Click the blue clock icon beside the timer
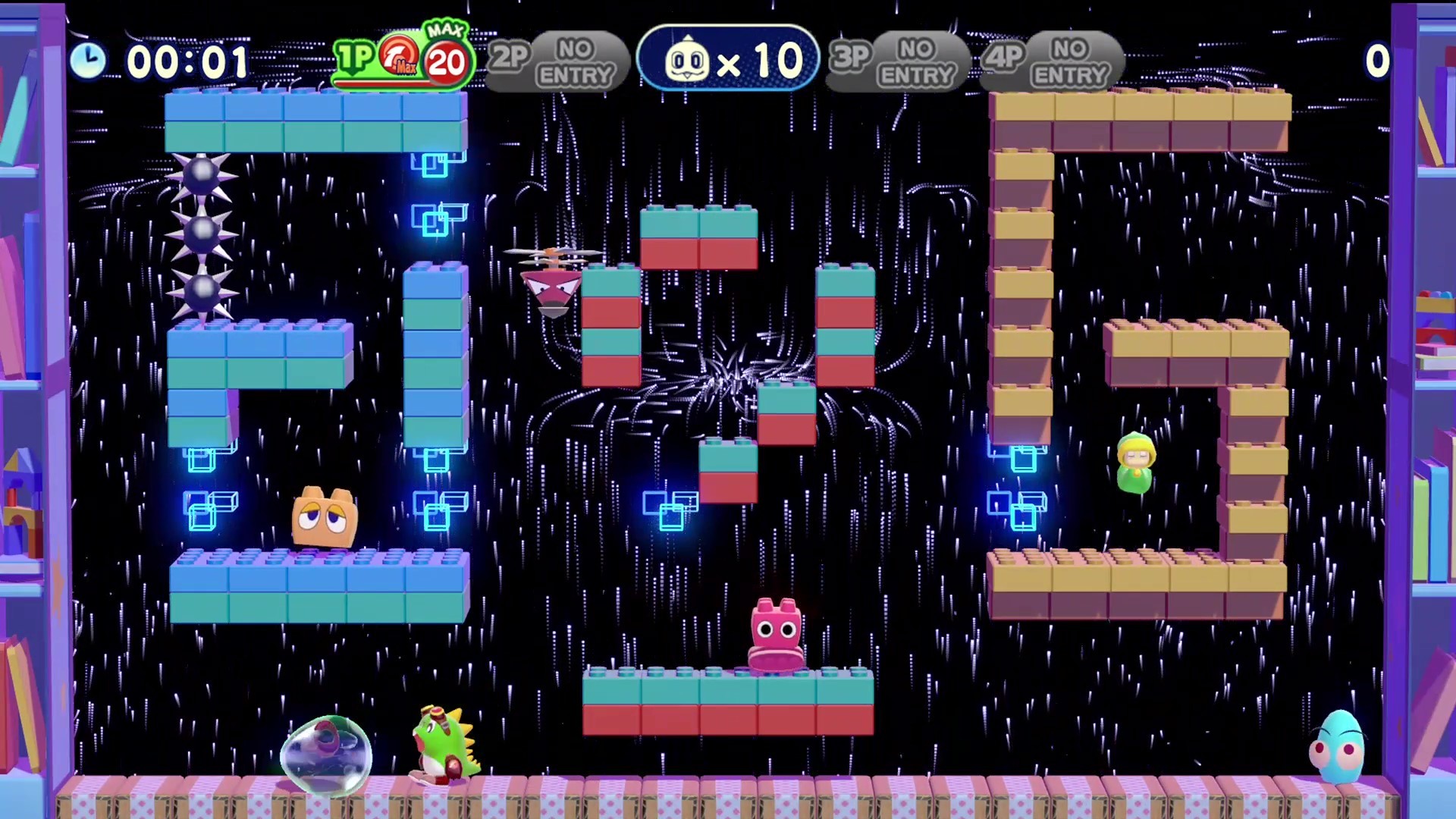Image resolution: width=1456 pixels, height=819 pixels. pos(89,60)
